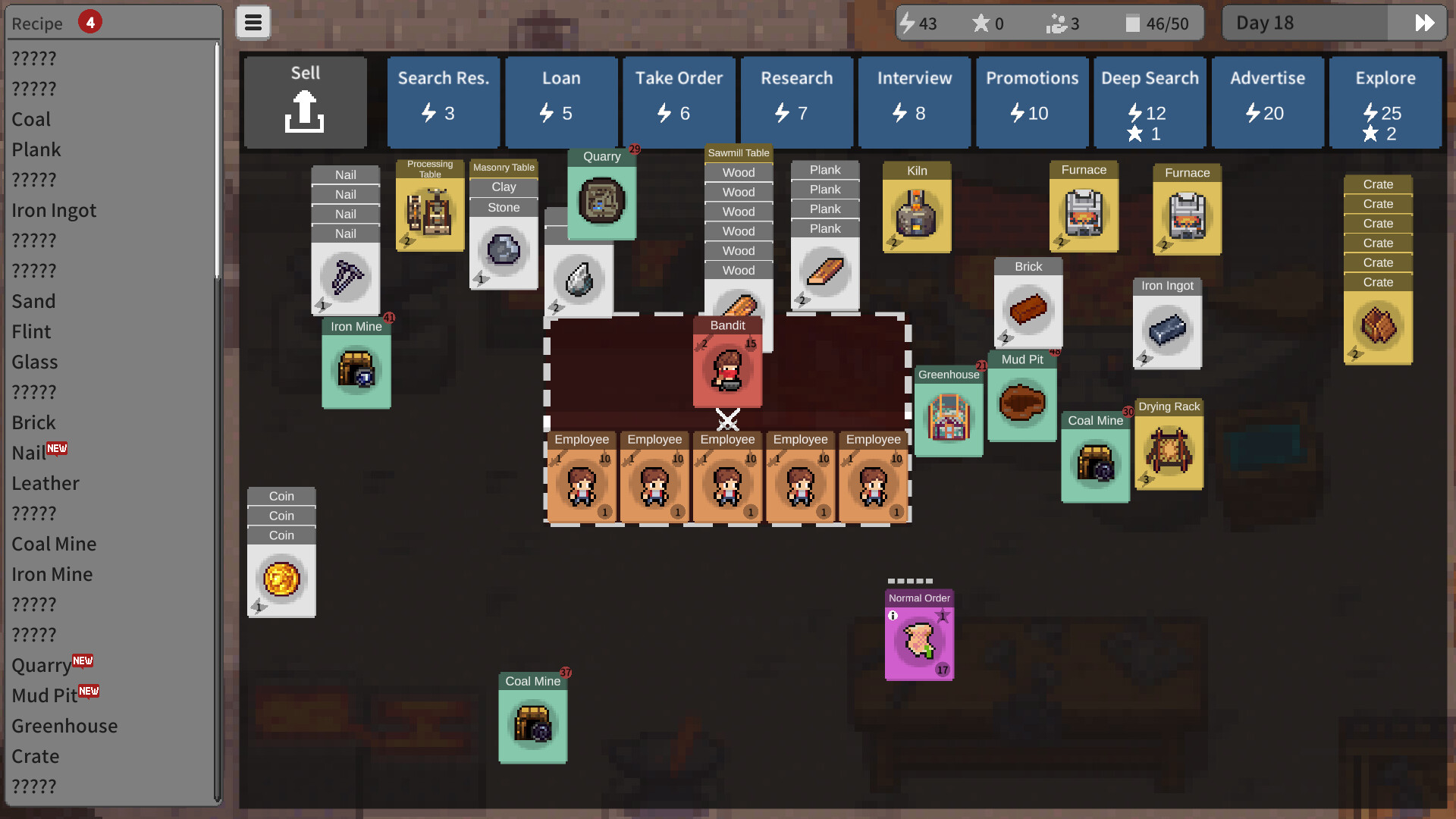Click the card counter showing 46/50
Screen dimensions: 1456x819
[x=1156, y=23]
